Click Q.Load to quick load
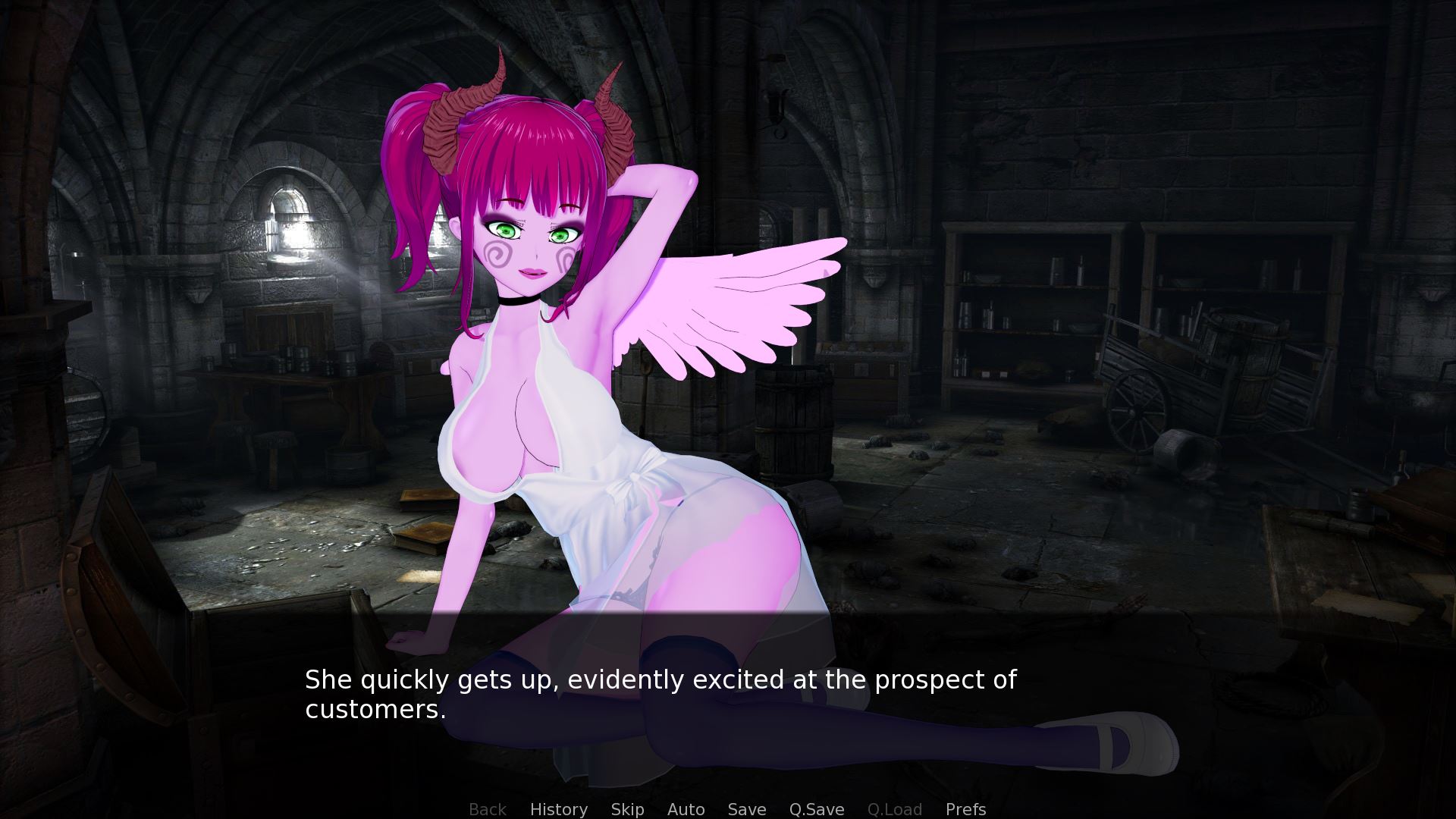Image resolution: width=1456 pixels, height=819 pixels. [894, 809]
